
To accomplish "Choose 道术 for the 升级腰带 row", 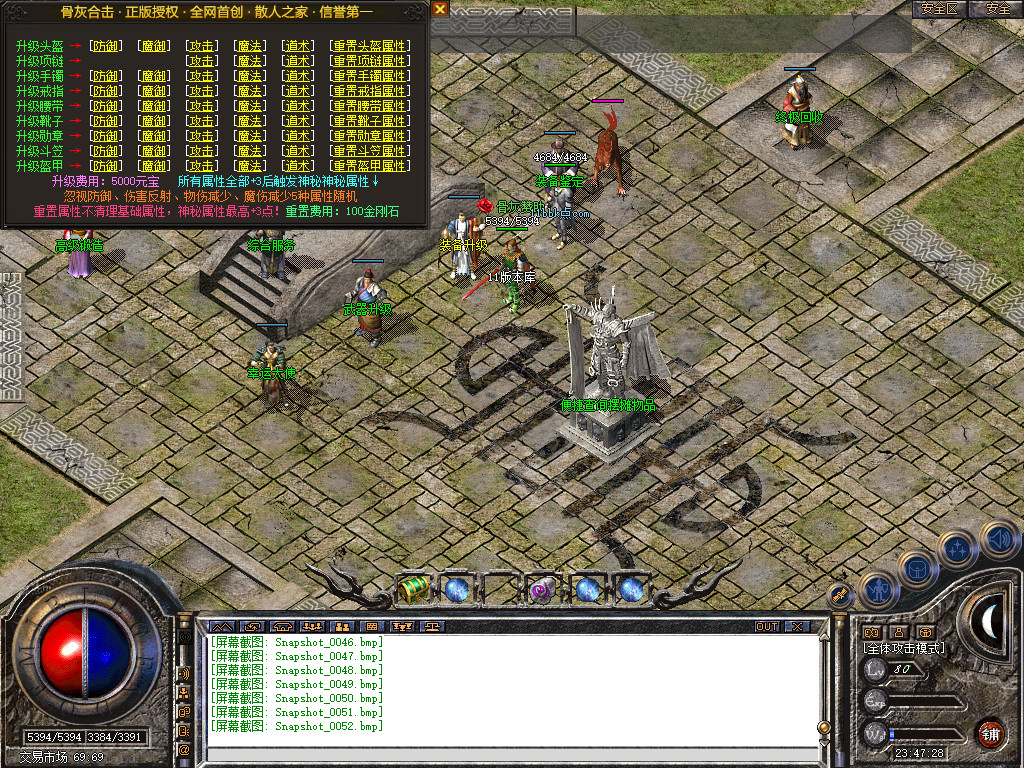I will click(x=297, y=106).
